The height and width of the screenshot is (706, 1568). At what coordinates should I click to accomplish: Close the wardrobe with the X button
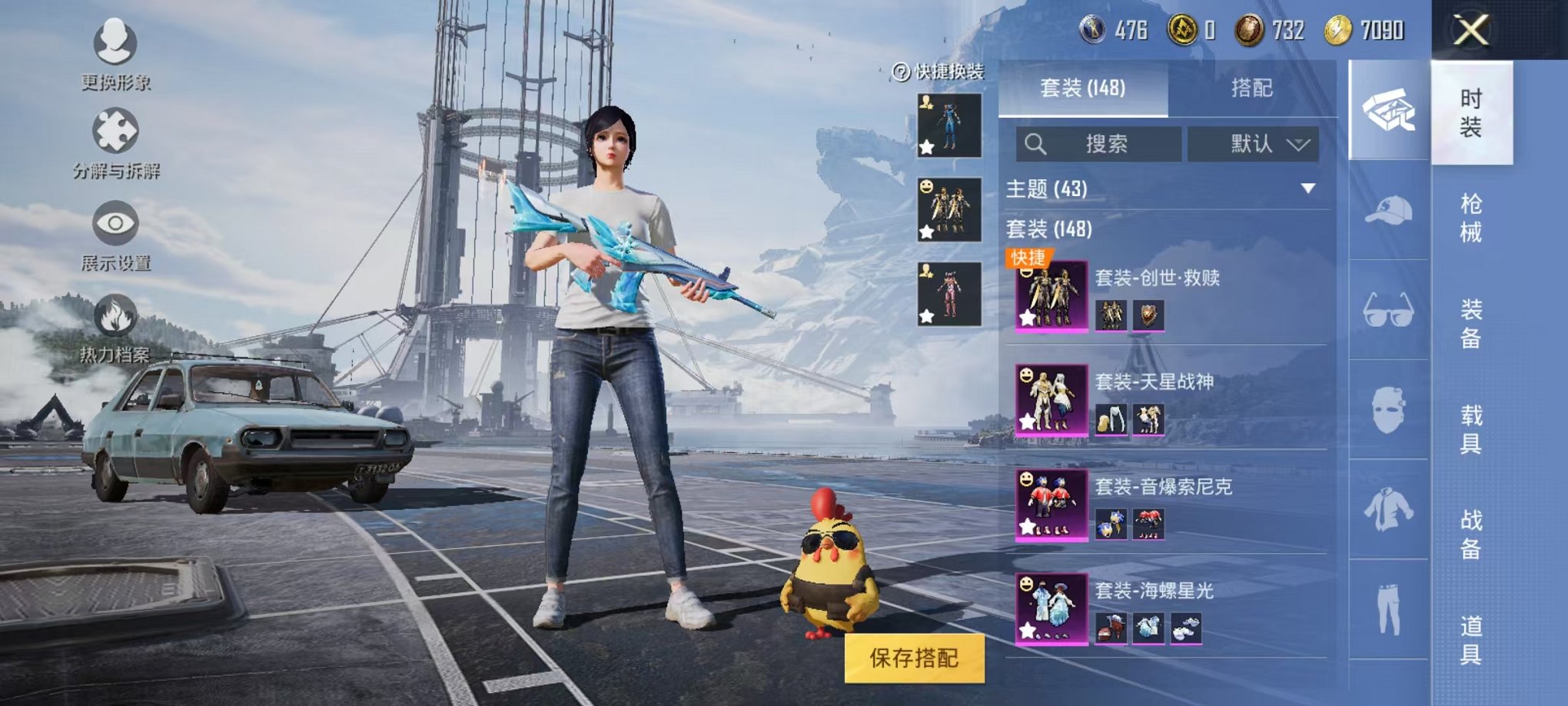1471,31
